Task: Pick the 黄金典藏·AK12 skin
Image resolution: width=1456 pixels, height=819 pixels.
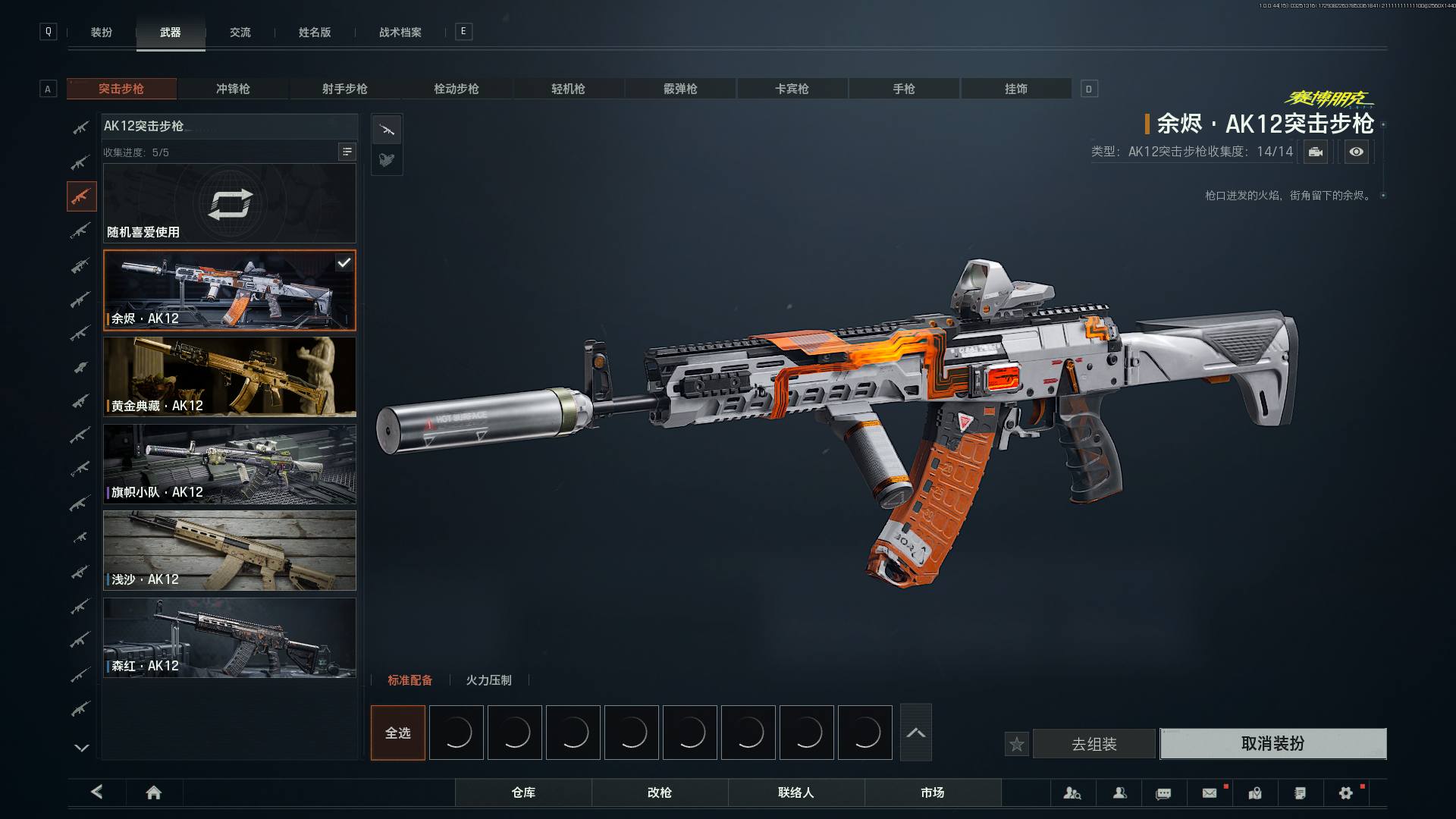Action: (x=229, y=377)
